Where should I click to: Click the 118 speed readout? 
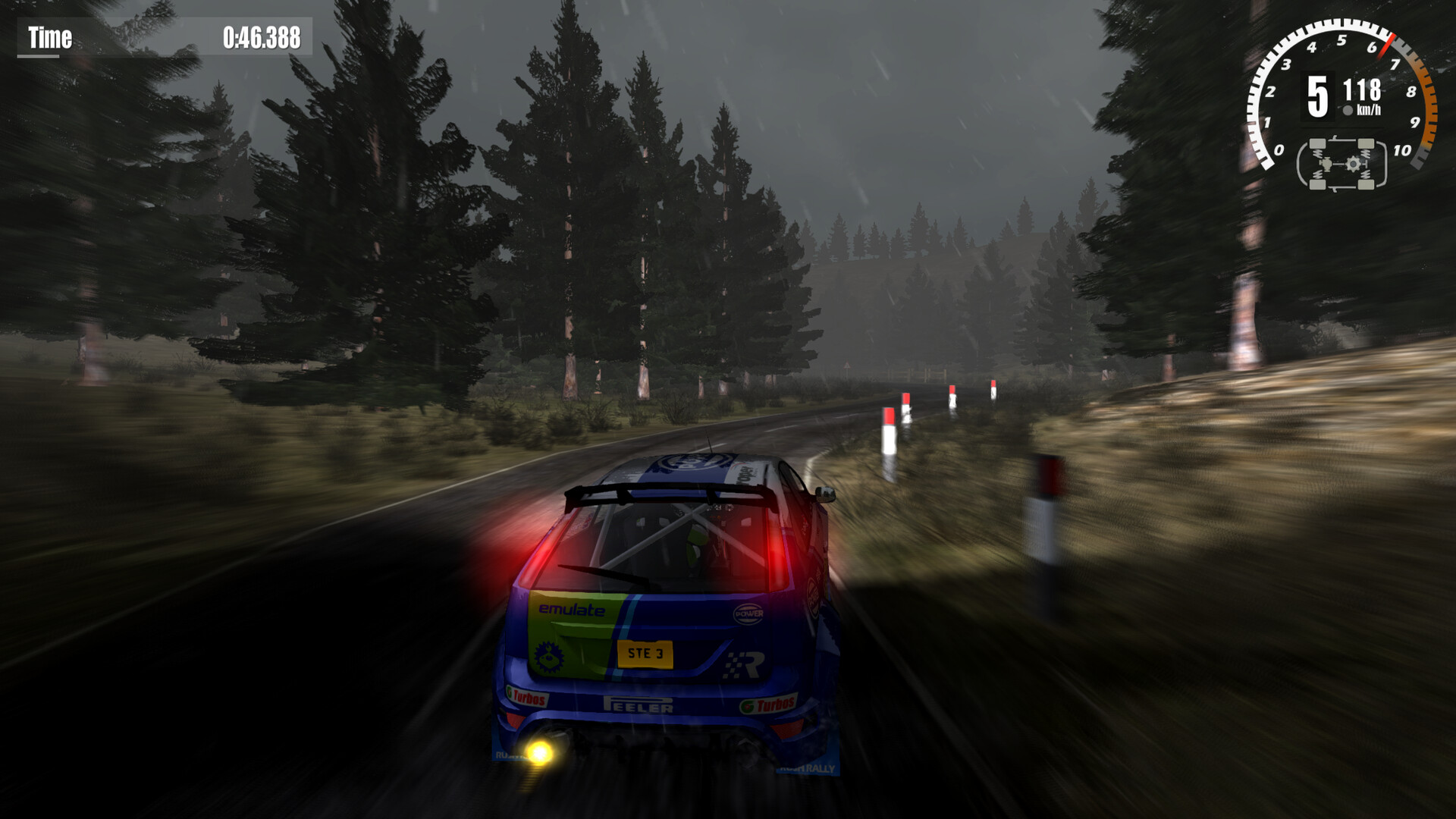tap(1363, 89)
